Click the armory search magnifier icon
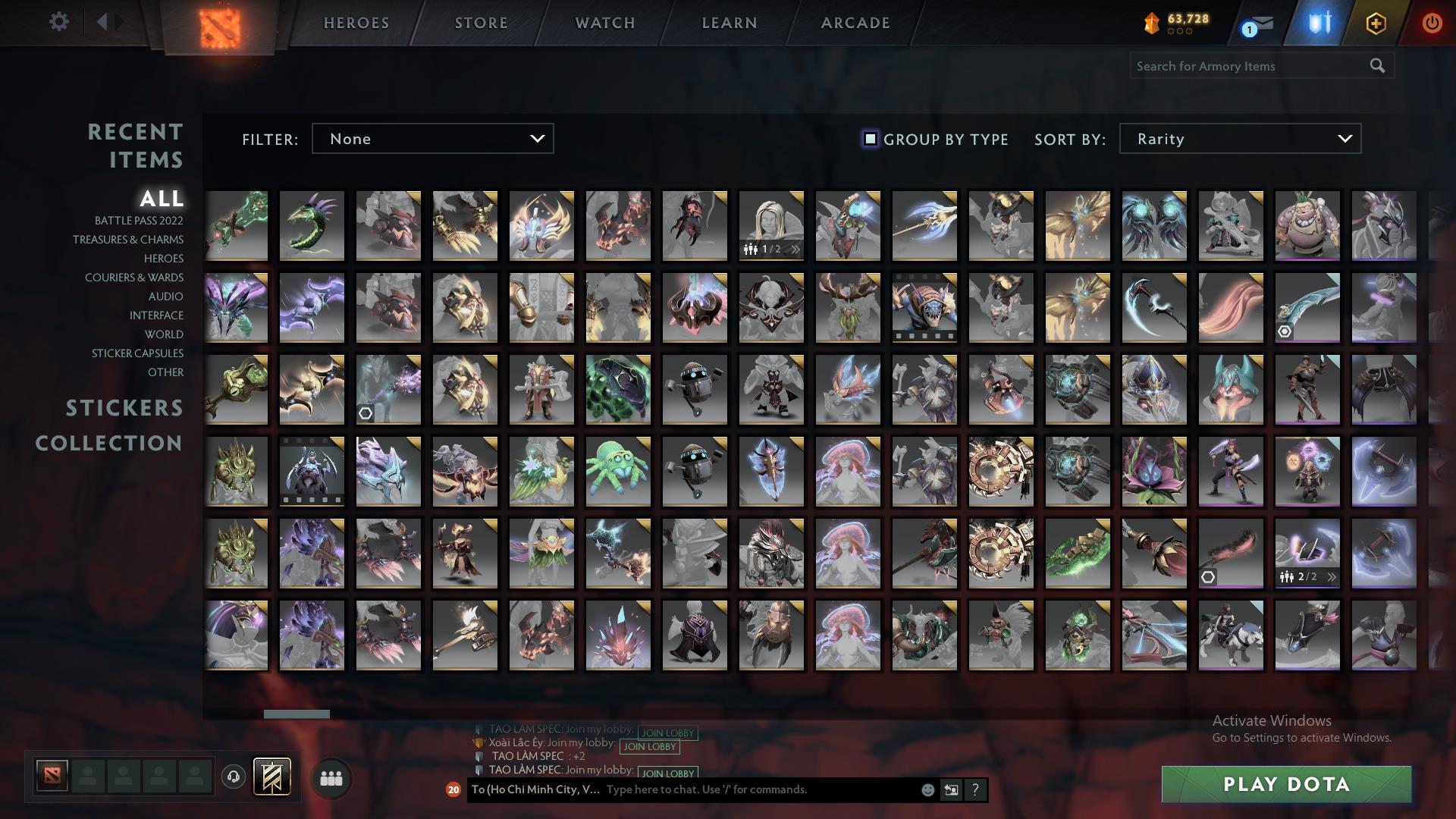1456x819 pixels. [1379, 66]
